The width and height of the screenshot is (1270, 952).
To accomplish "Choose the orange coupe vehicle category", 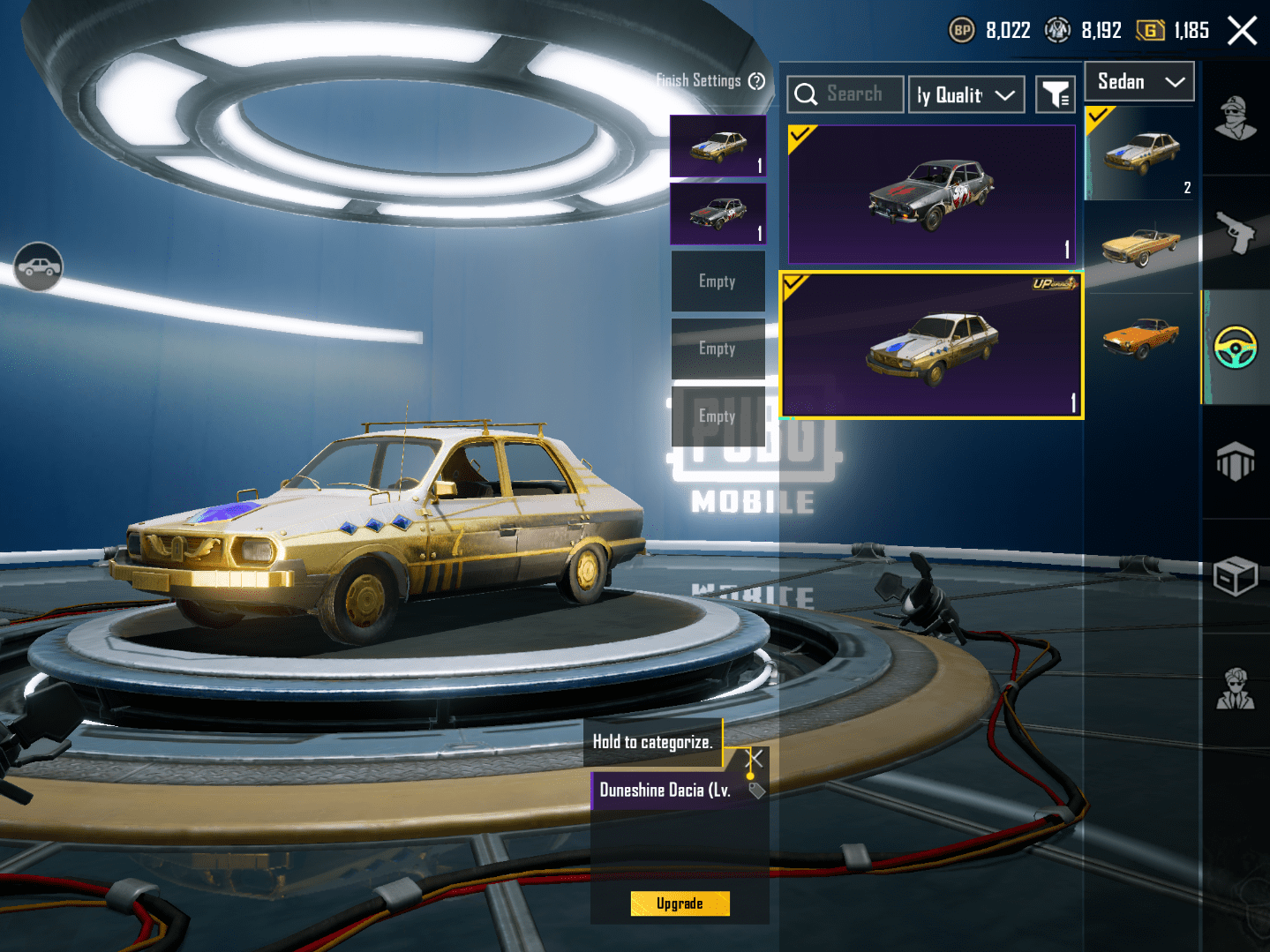I will tap(1140, 336).
